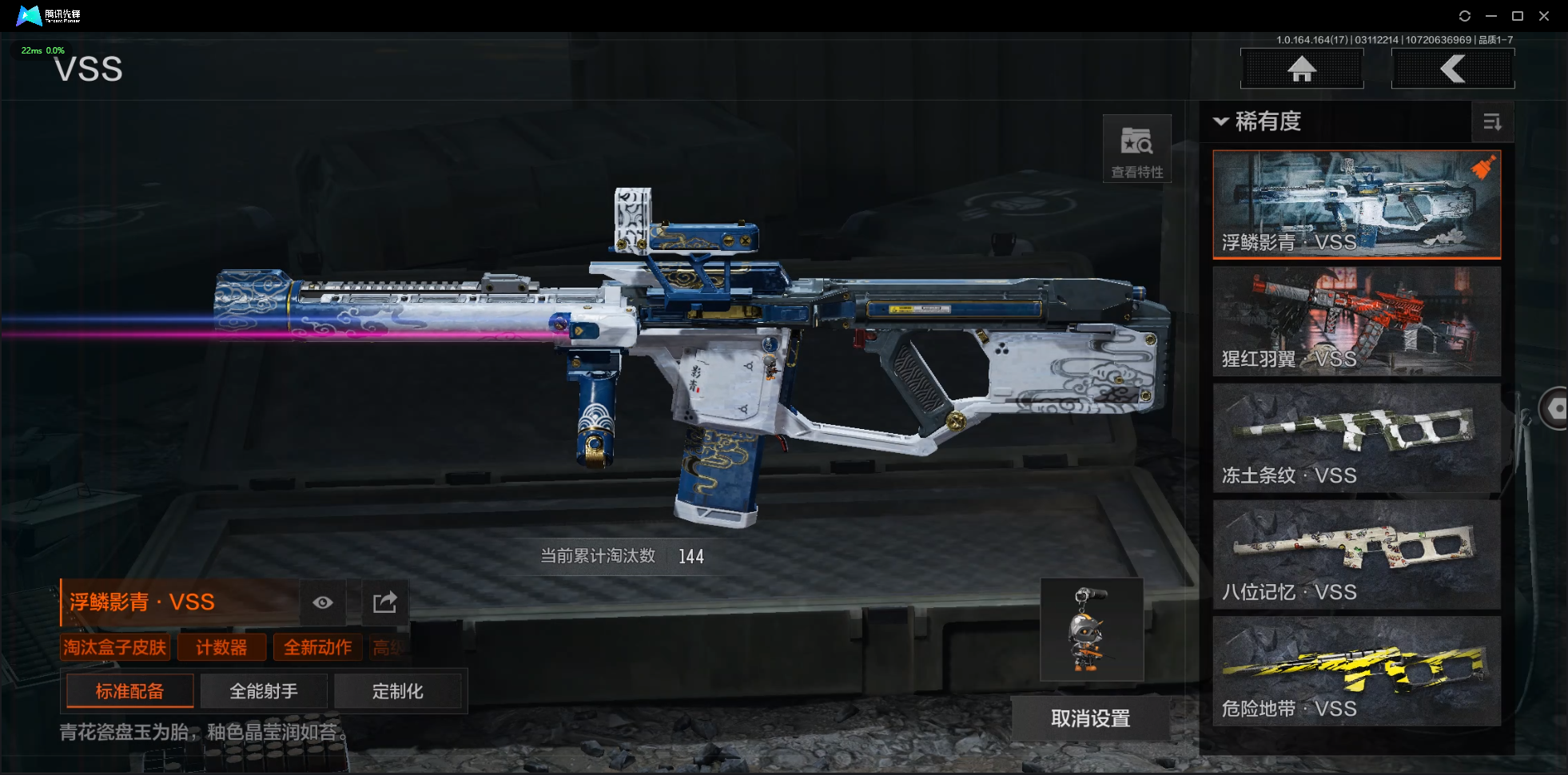Select the 八位记忆 · VSS skin

click(x=1356, y=554)
